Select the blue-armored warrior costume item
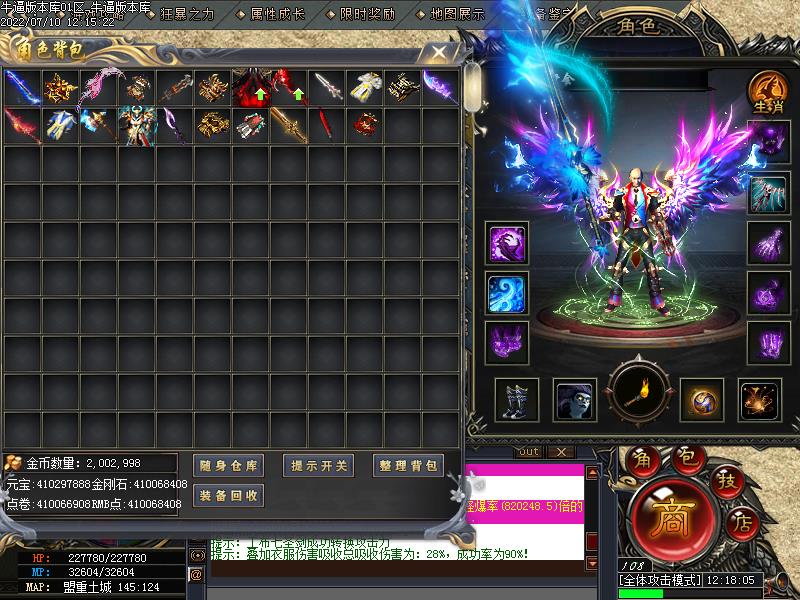Screen dimensions: 800x600 (136, 125)
